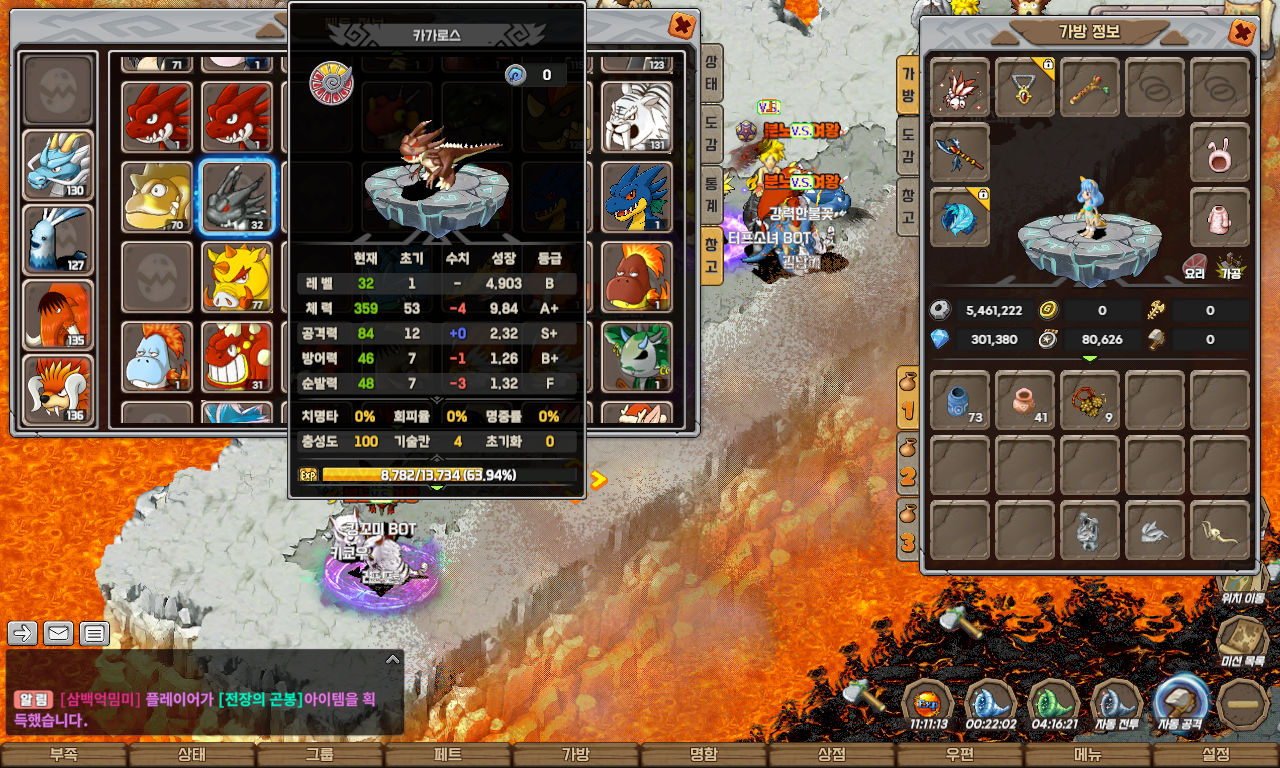The image size is (1280, 768).
Task: Close the pet list window
Action: click(x=681, y=25)
